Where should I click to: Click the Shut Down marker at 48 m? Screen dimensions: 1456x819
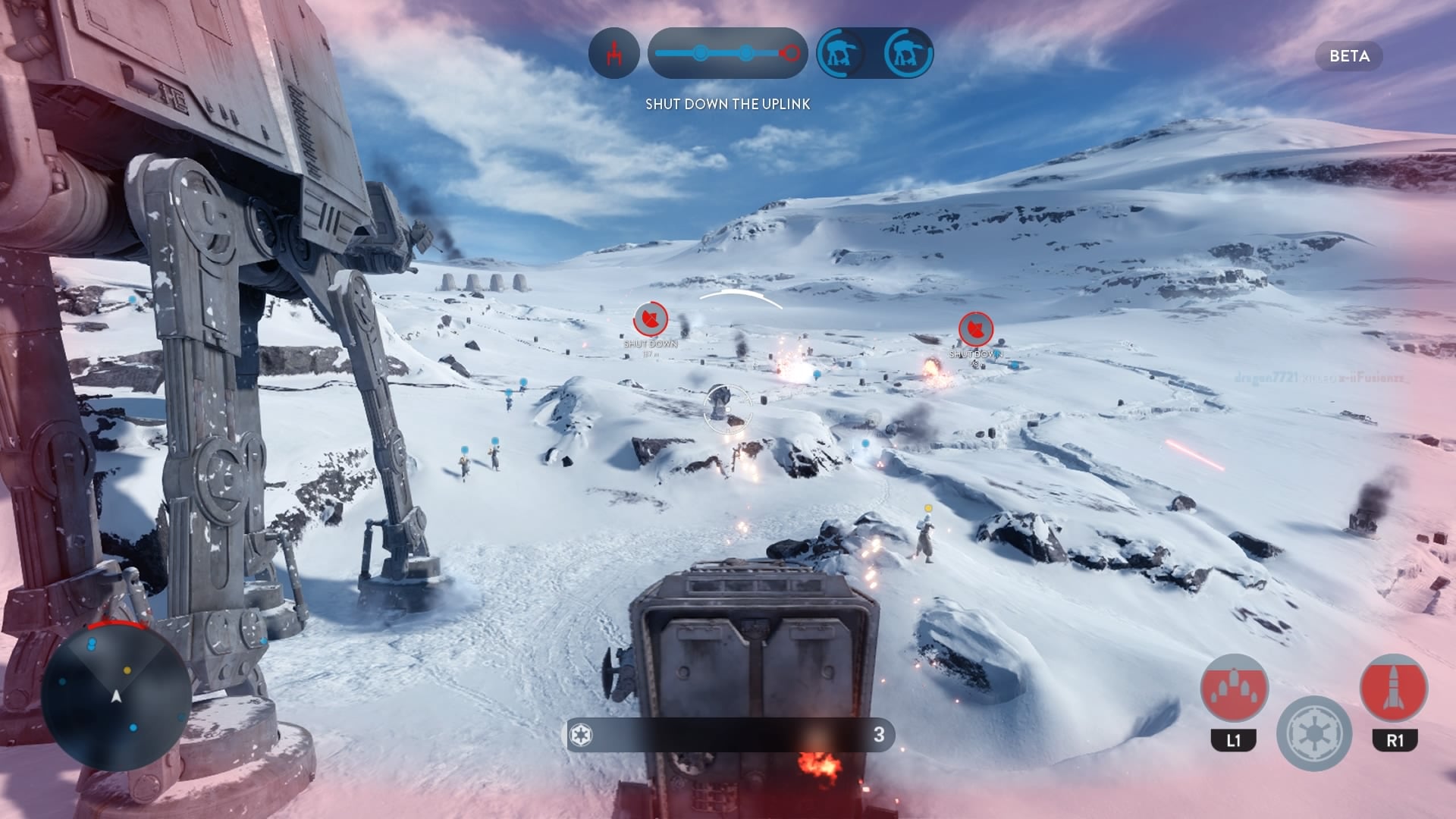pyautogui.click(x=975, y=329)
